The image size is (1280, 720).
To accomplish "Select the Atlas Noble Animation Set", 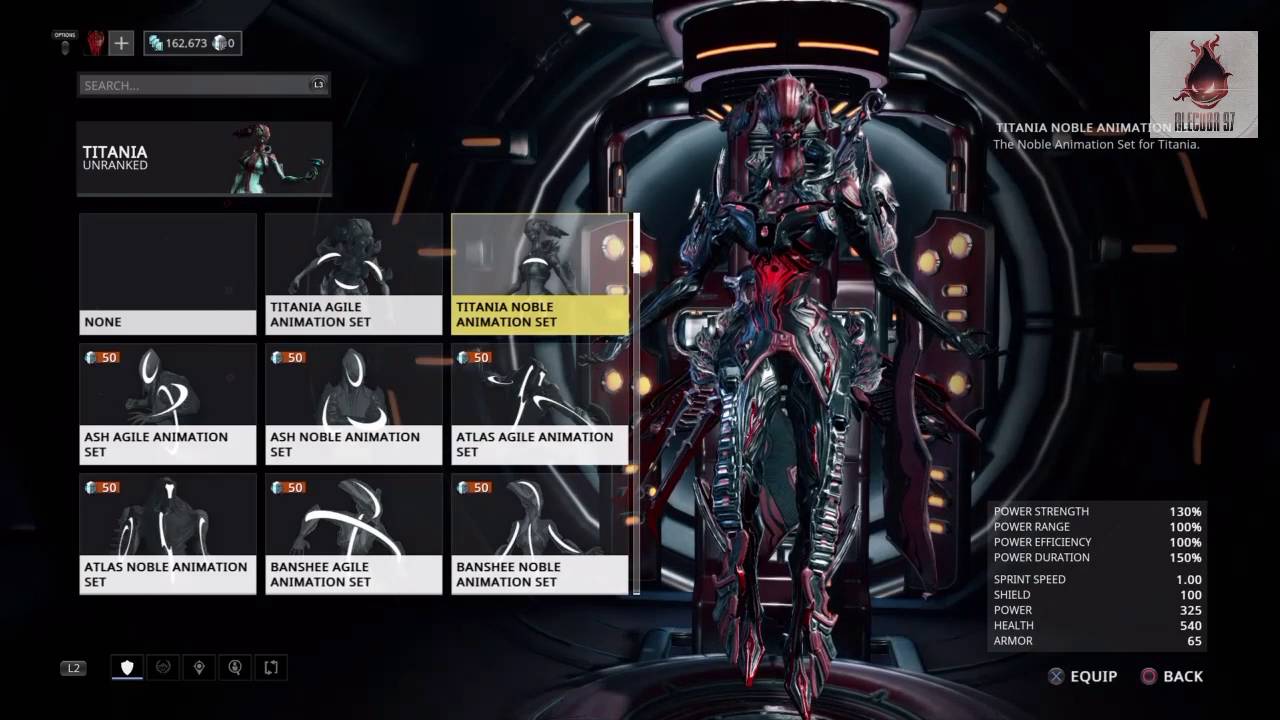I will click(168, 533).
